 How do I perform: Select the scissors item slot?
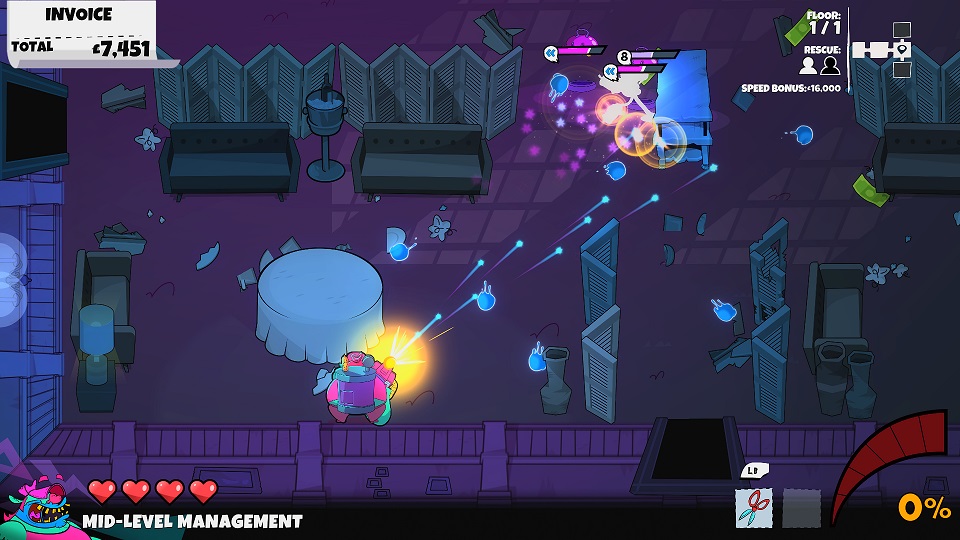754,507
